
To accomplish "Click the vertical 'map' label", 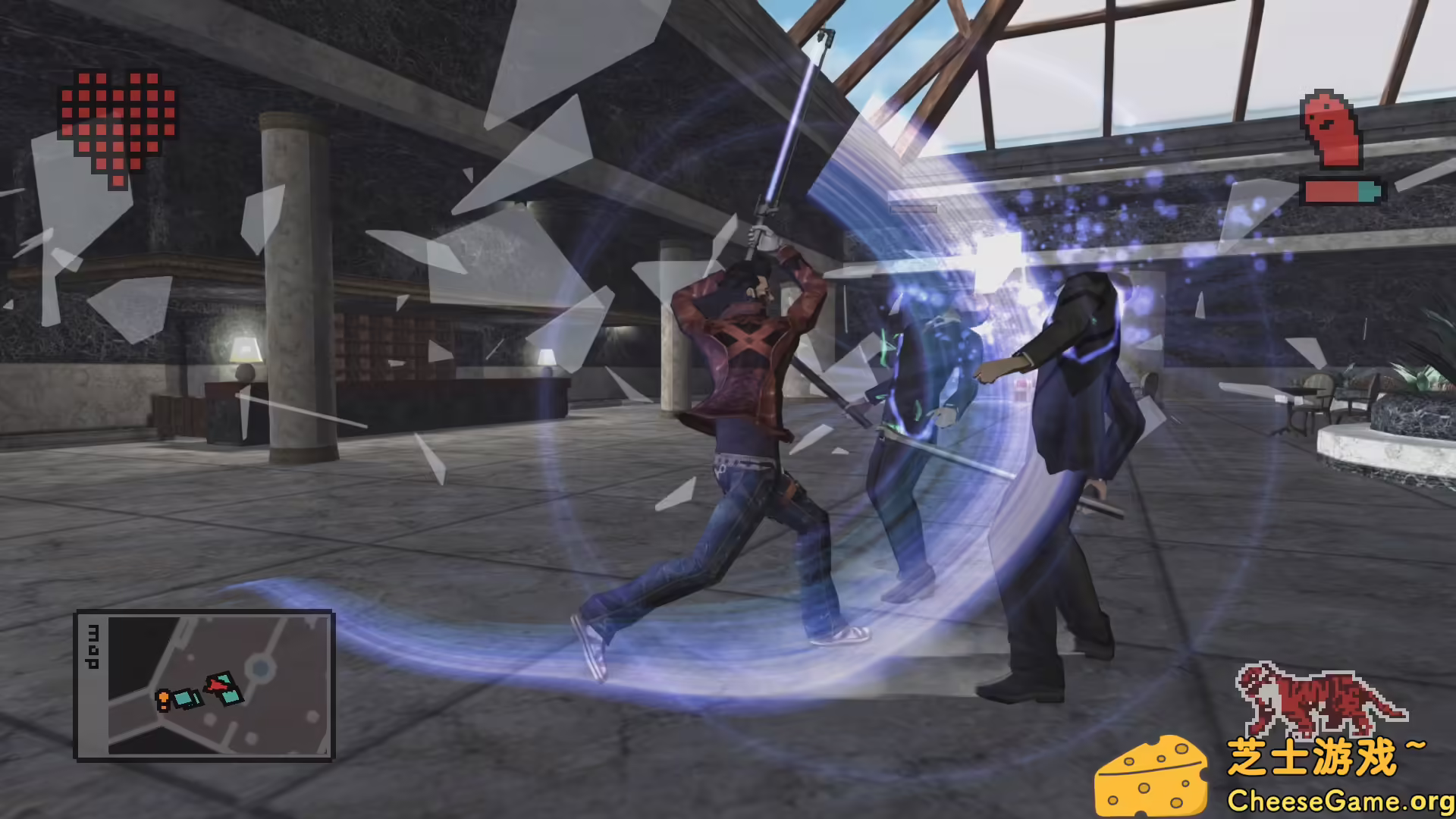I will pos(93,645).
